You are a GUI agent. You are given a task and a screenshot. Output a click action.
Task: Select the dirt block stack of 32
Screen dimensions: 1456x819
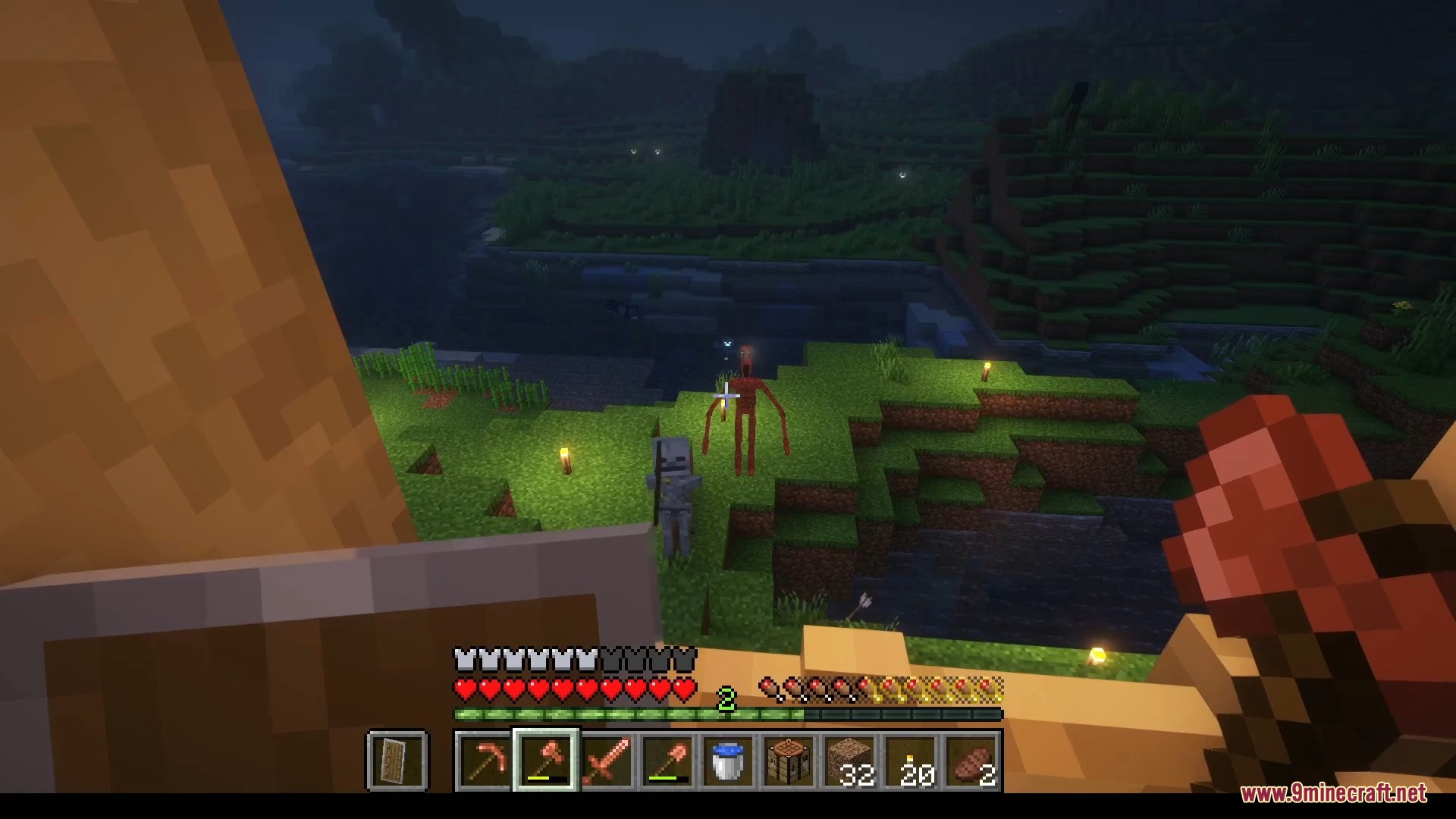click(x=850, y=761)
